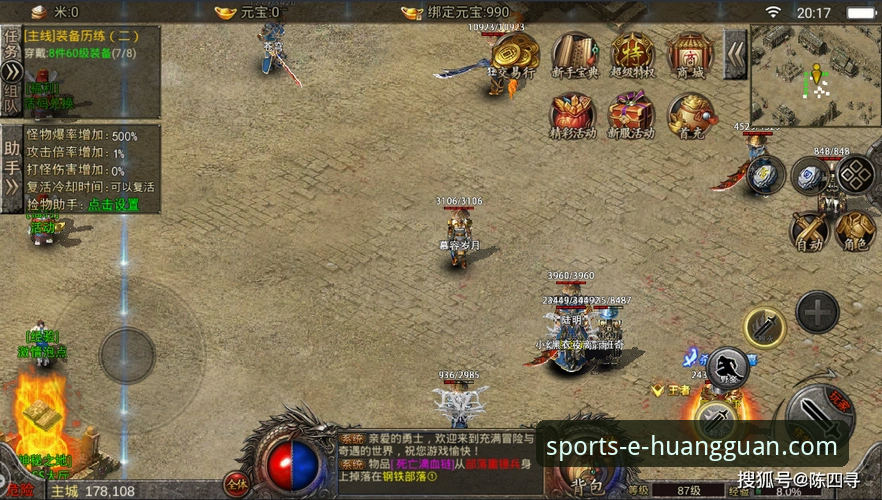Open the 超级特权 super privilege icon
Image resolution: width=882 pixels, height=500 pixels.
point(631,54)
